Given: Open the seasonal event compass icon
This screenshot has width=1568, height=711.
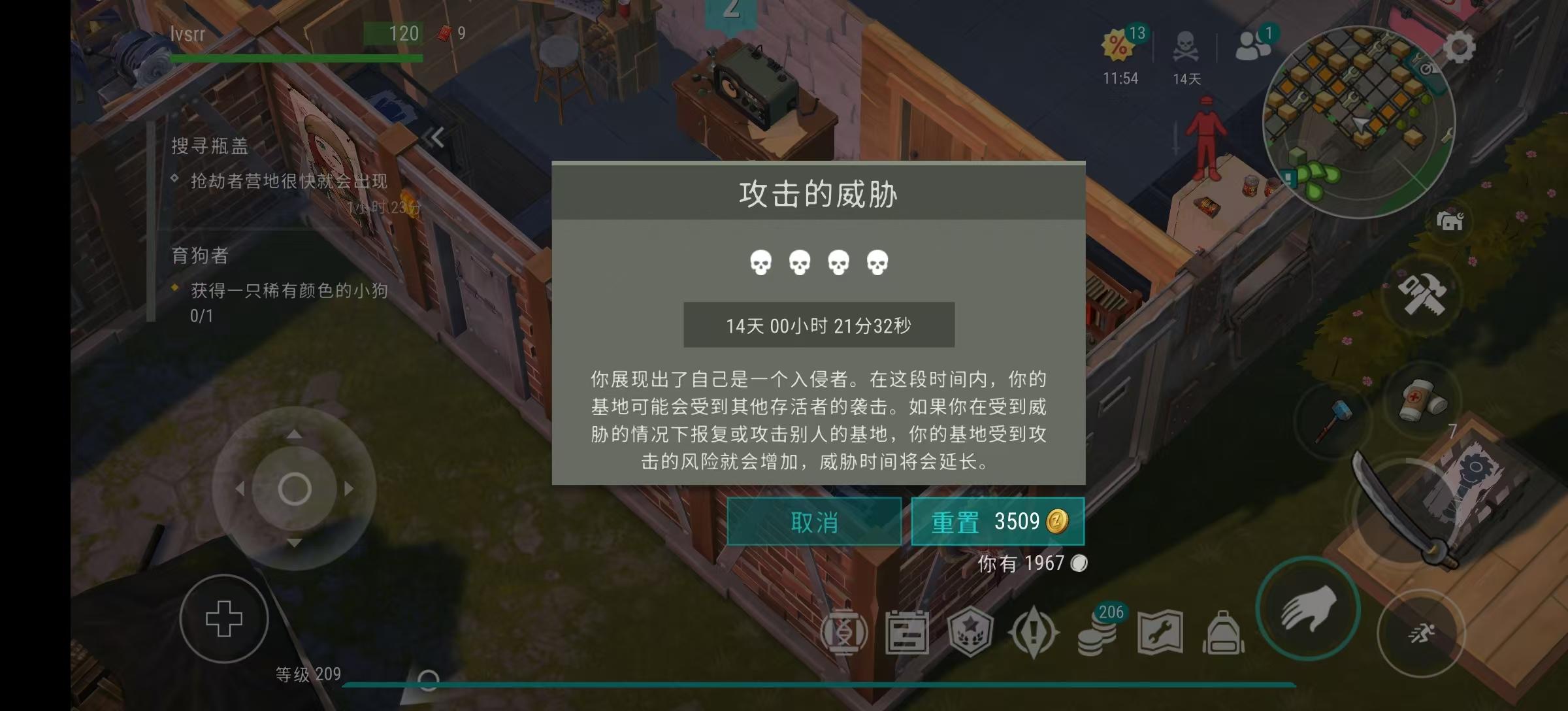Looking at the screenshot, I should 1032,633.
